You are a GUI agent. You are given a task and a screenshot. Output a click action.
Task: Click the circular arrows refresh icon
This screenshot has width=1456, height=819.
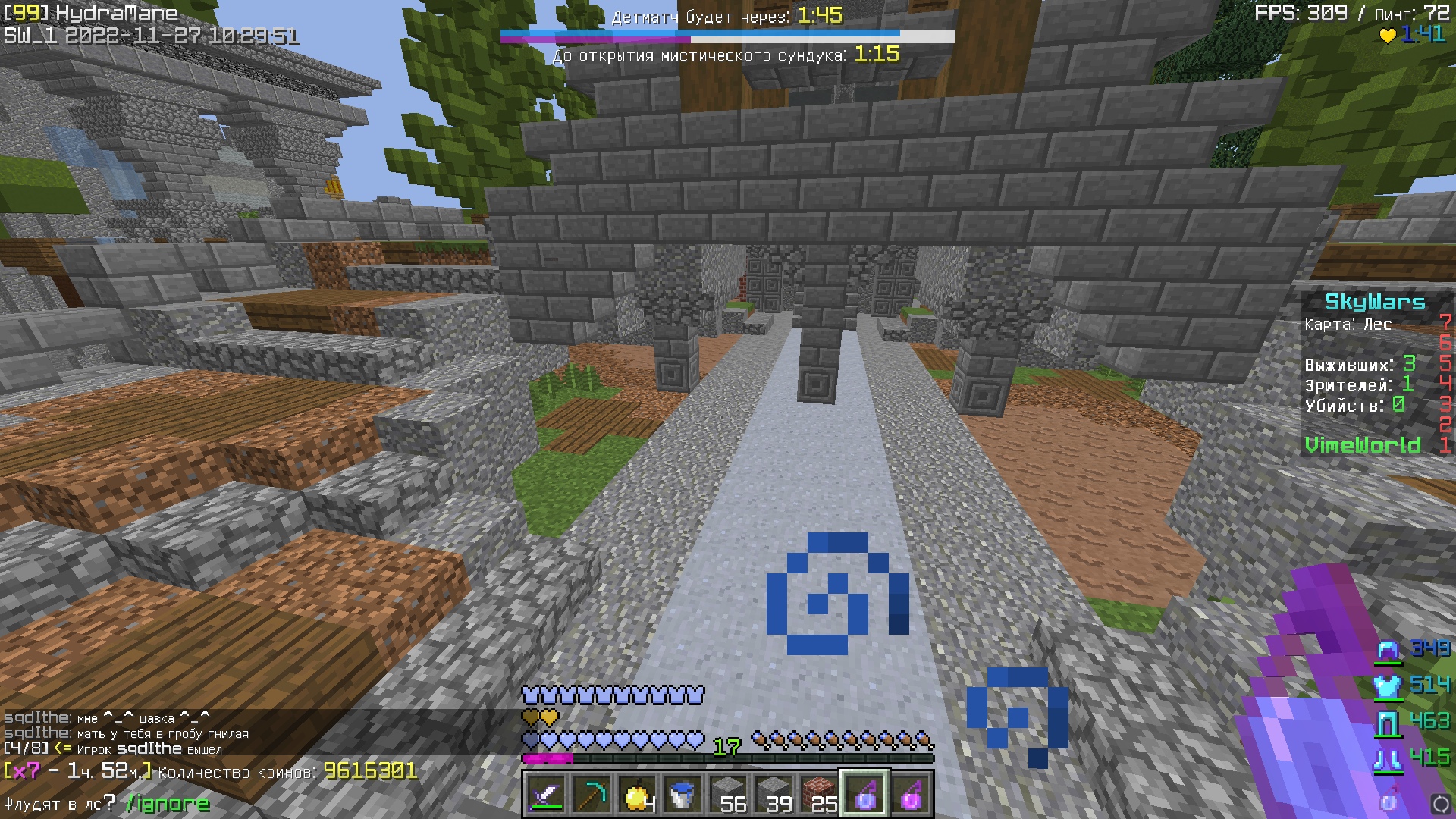[1440, 803]
